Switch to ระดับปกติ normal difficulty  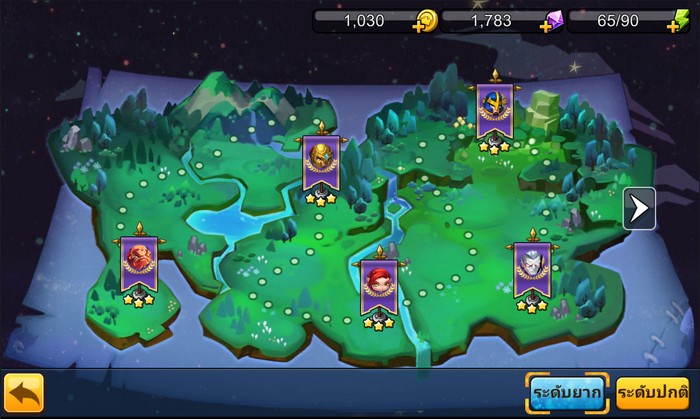coord(652,393)
